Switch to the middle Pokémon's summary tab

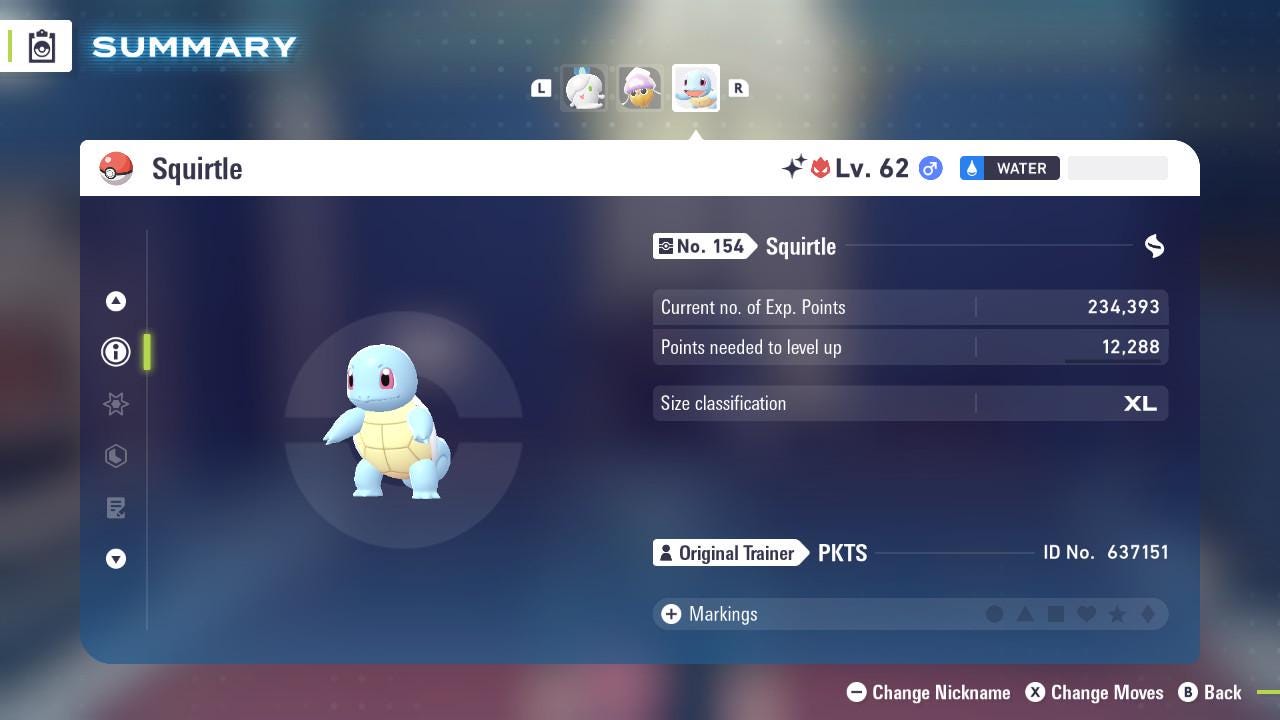point(640,88)
